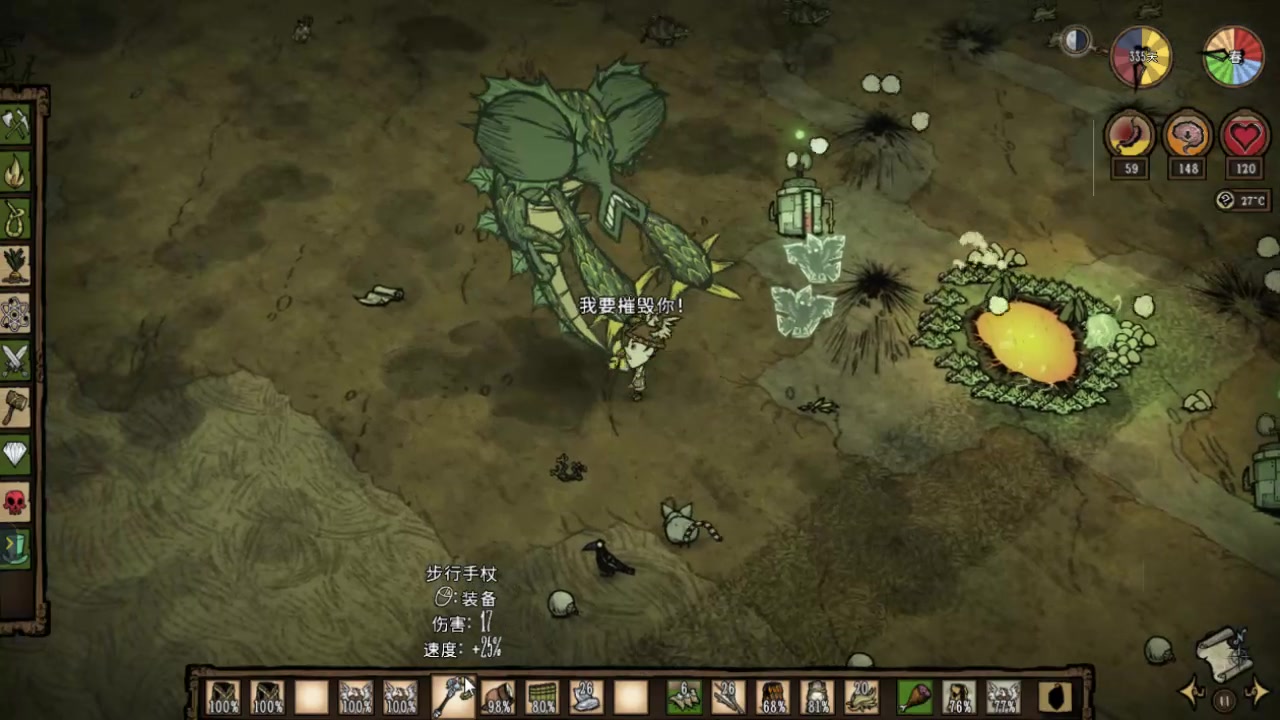Select the meat drumstick equipment slot

coord(913,696)
